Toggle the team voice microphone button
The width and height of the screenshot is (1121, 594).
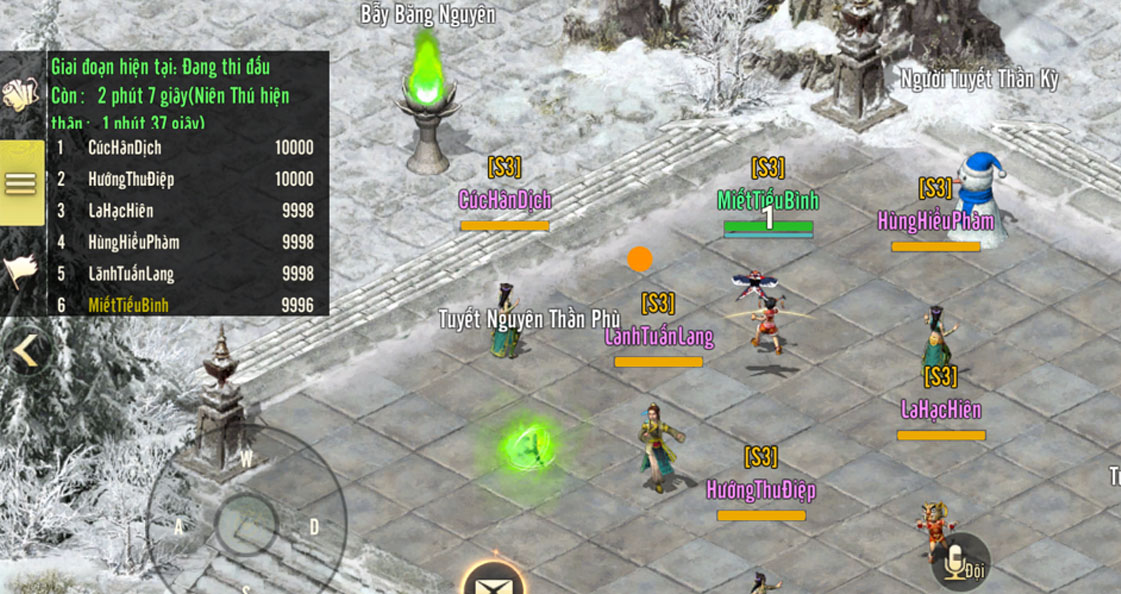(957, 561)
